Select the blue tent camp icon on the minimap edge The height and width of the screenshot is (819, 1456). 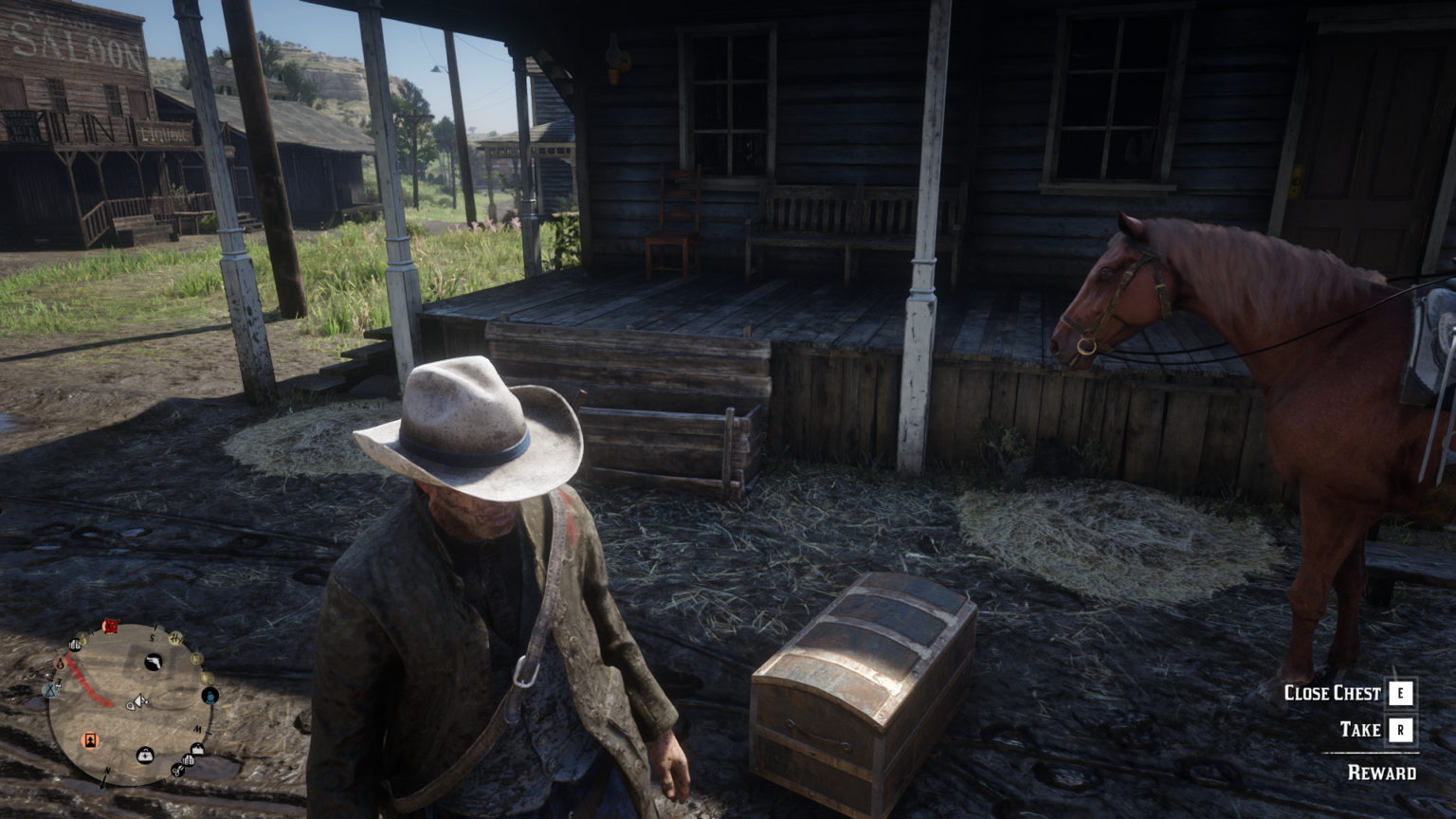click(x=50, y=690)
